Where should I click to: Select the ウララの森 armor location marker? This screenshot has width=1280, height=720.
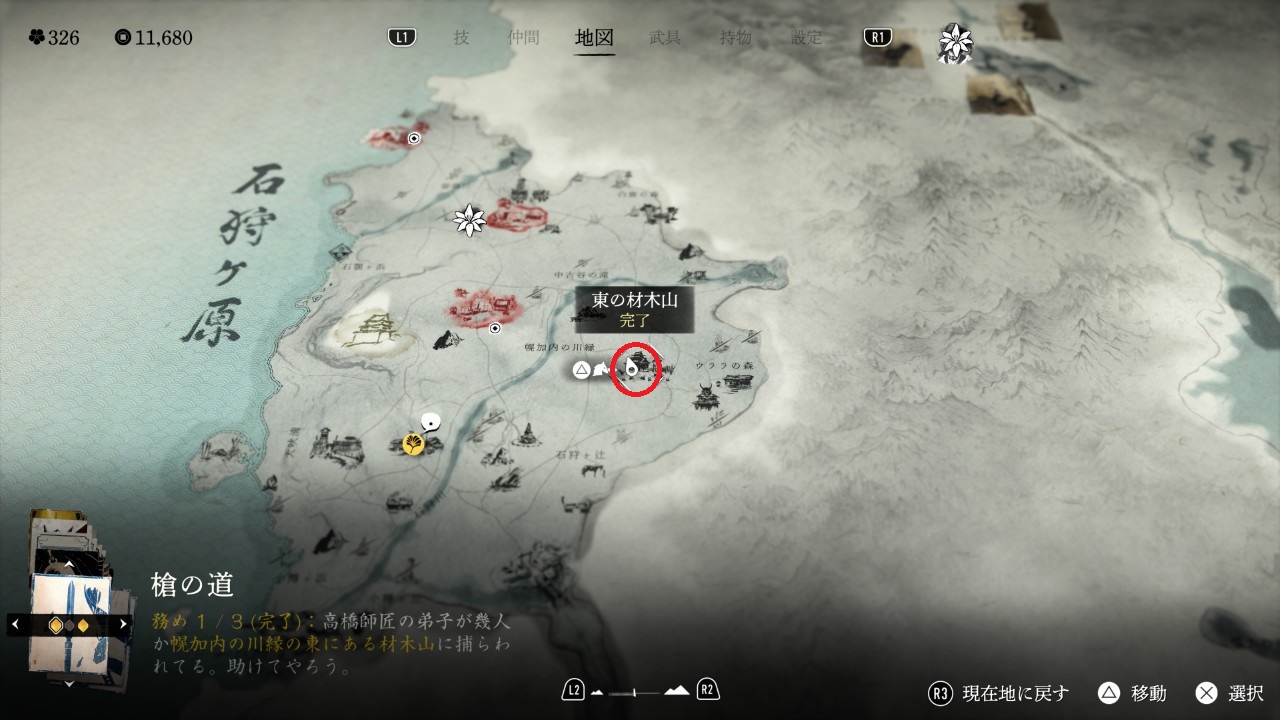click(706, 397)
